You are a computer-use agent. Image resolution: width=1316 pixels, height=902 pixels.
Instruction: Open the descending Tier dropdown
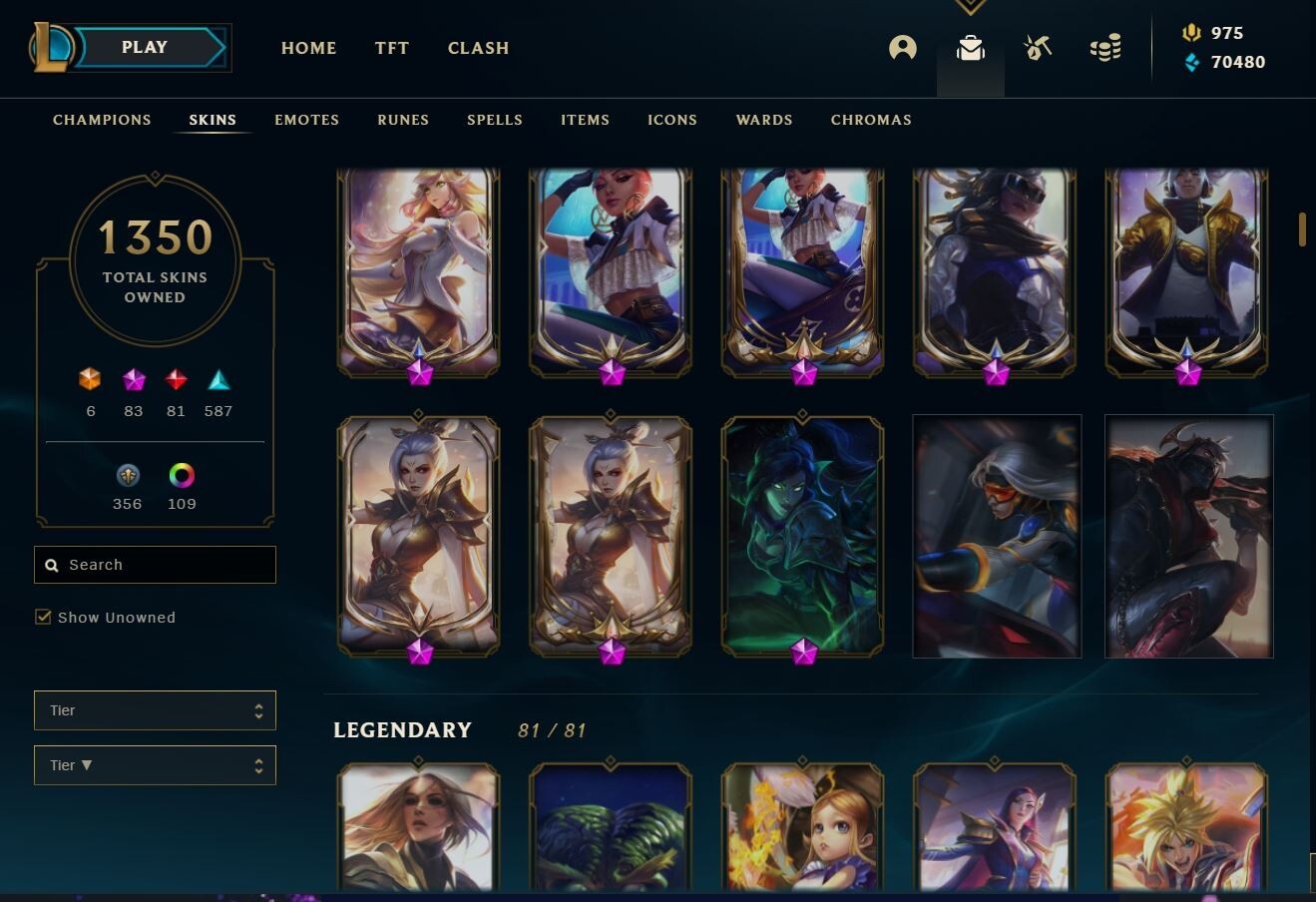(x=155, y=764)
